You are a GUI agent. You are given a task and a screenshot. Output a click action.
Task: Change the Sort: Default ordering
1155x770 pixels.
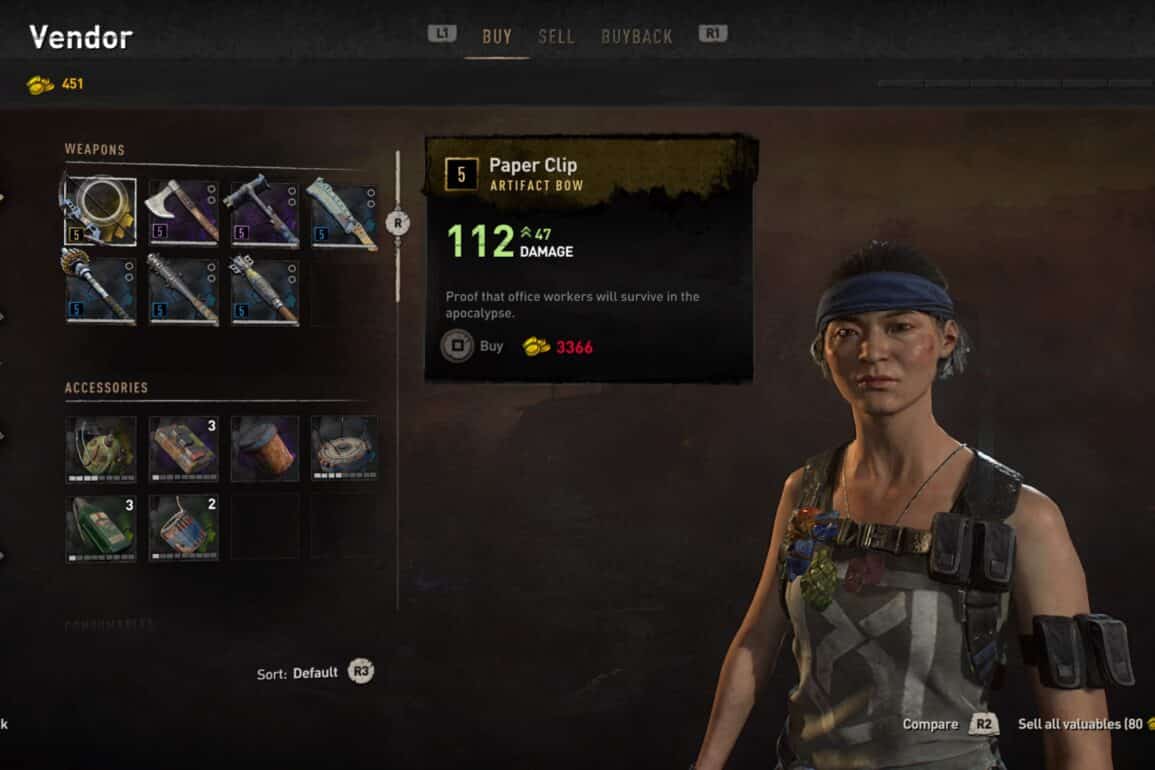click(x=314, y=673)
